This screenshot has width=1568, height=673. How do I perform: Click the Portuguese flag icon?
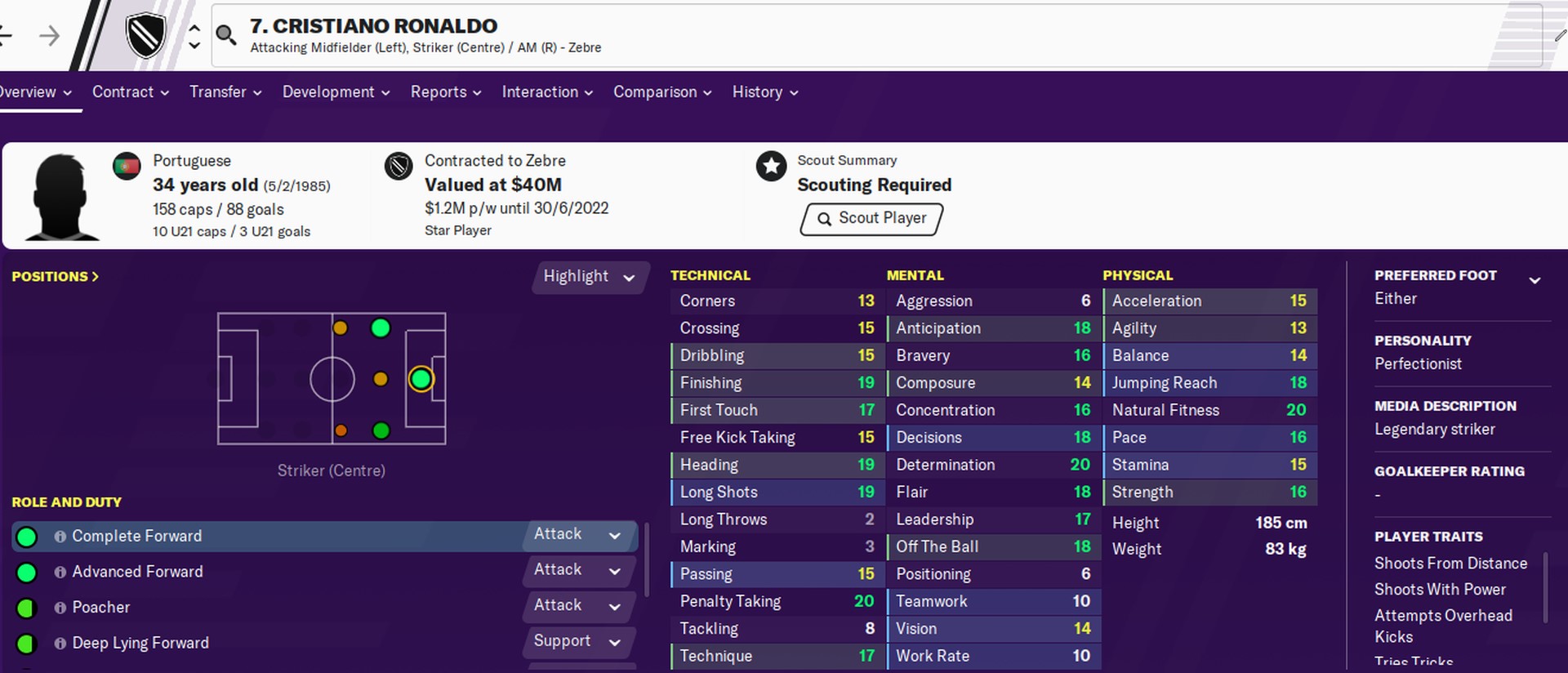click(x=127, y=165)
